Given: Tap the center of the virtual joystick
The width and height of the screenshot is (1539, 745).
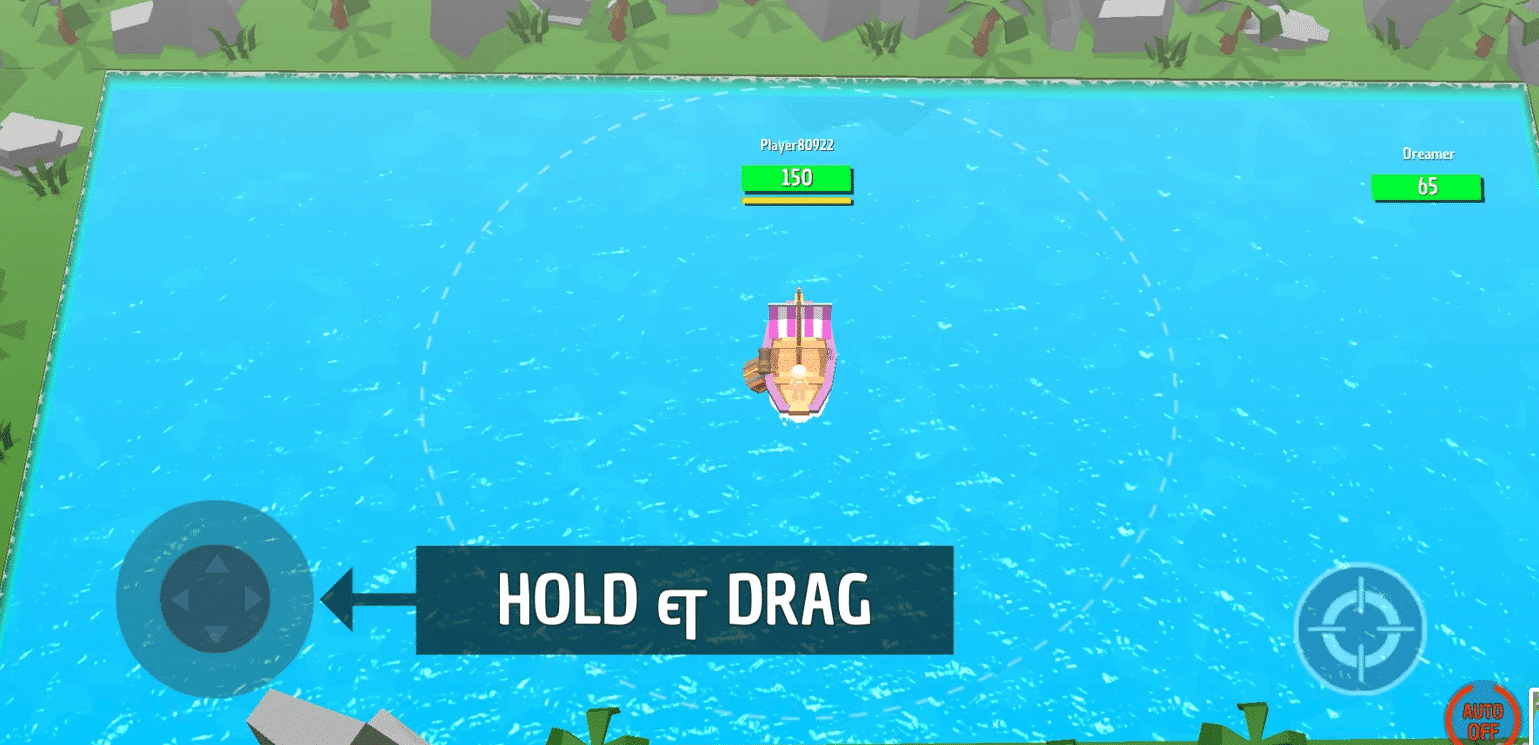Looking at the screenshot, I should click(214, 600).
